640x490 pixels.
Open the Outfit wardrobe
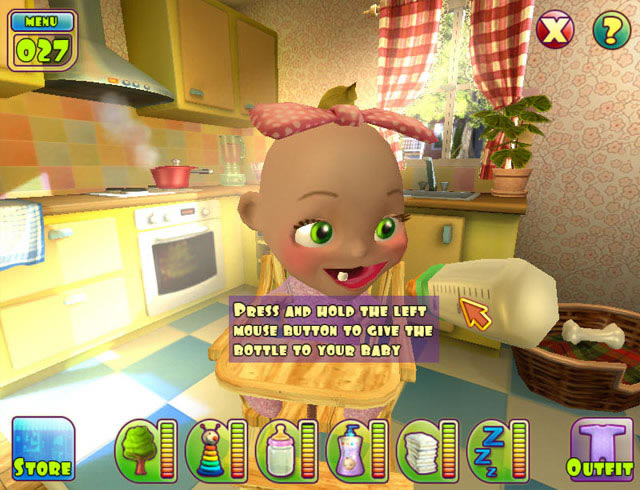602,449
